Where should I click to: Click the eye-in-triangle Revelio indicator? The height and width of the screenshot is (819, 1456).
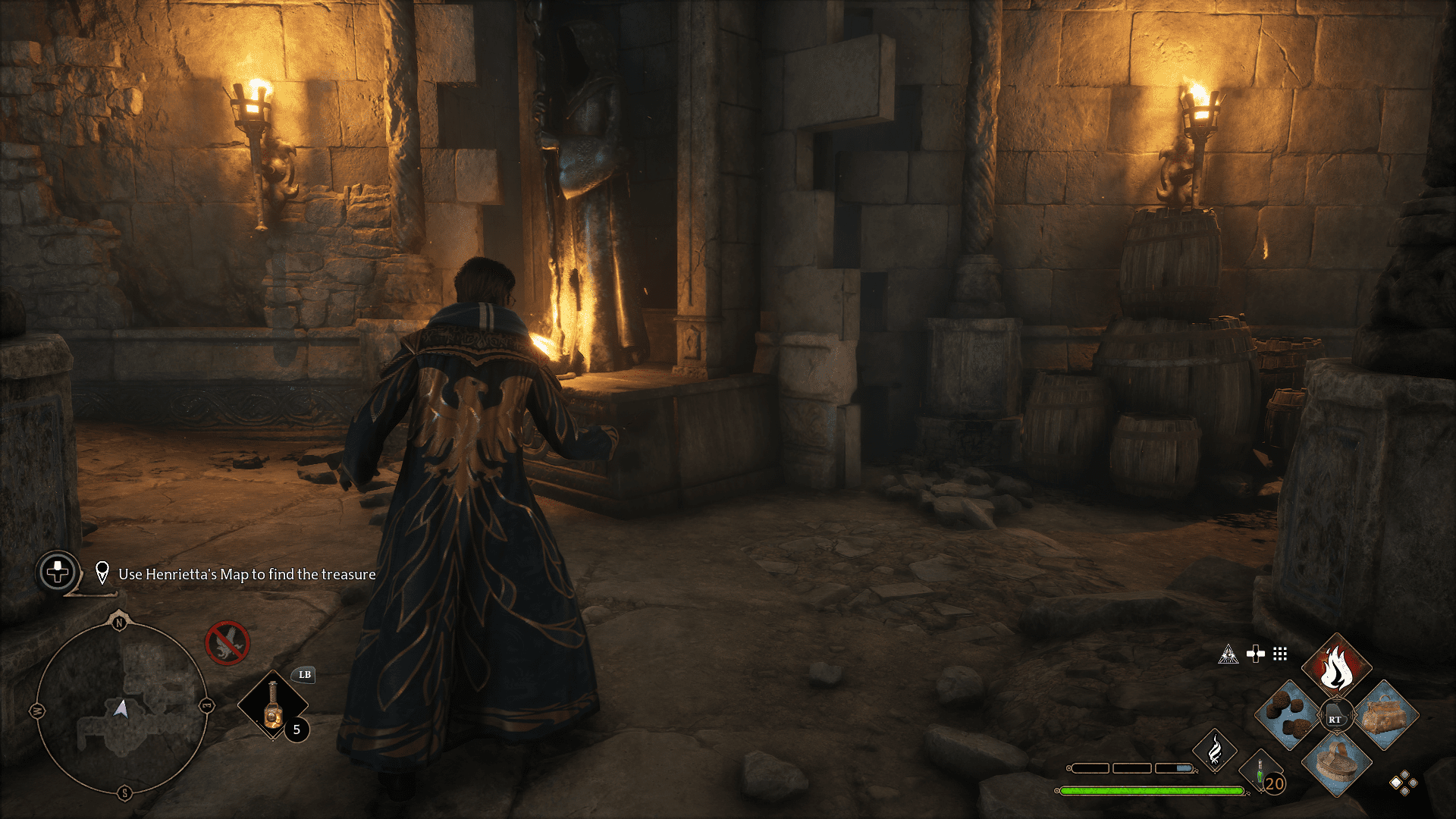click(x=1228, y=654)
